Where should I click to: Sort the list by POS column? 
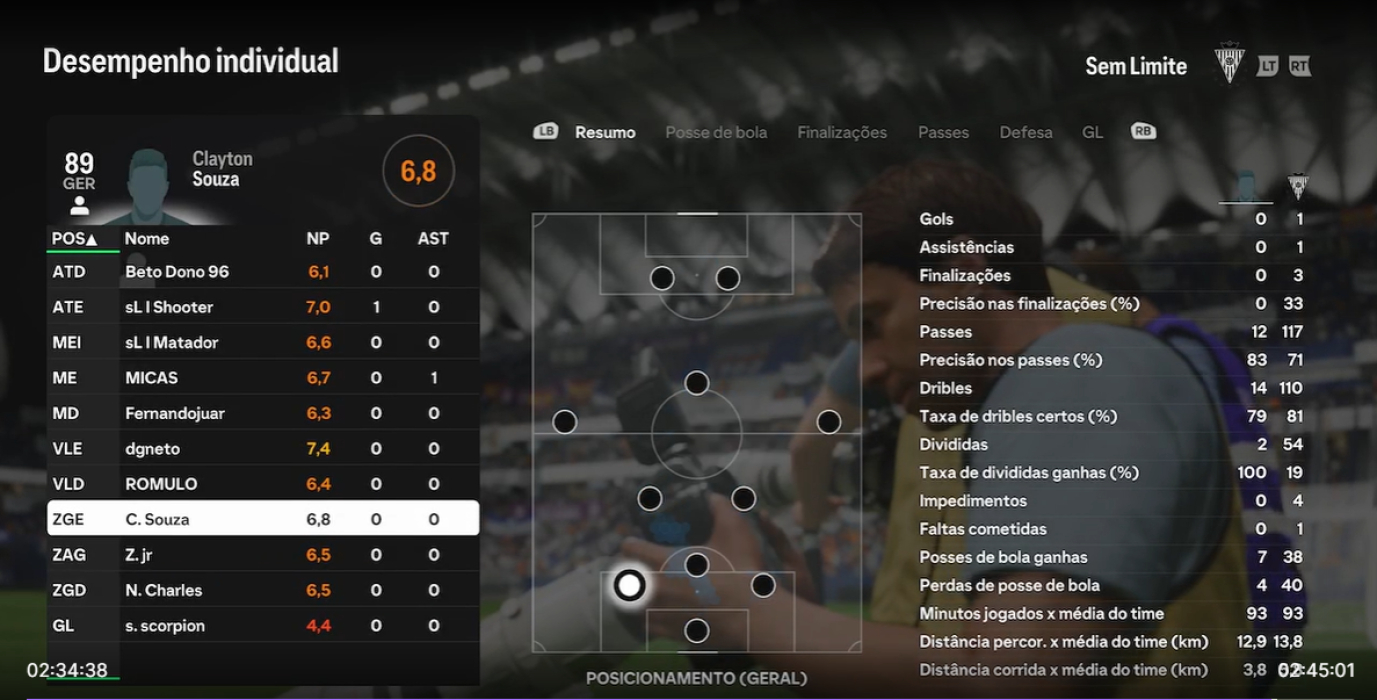click(74, 239)
